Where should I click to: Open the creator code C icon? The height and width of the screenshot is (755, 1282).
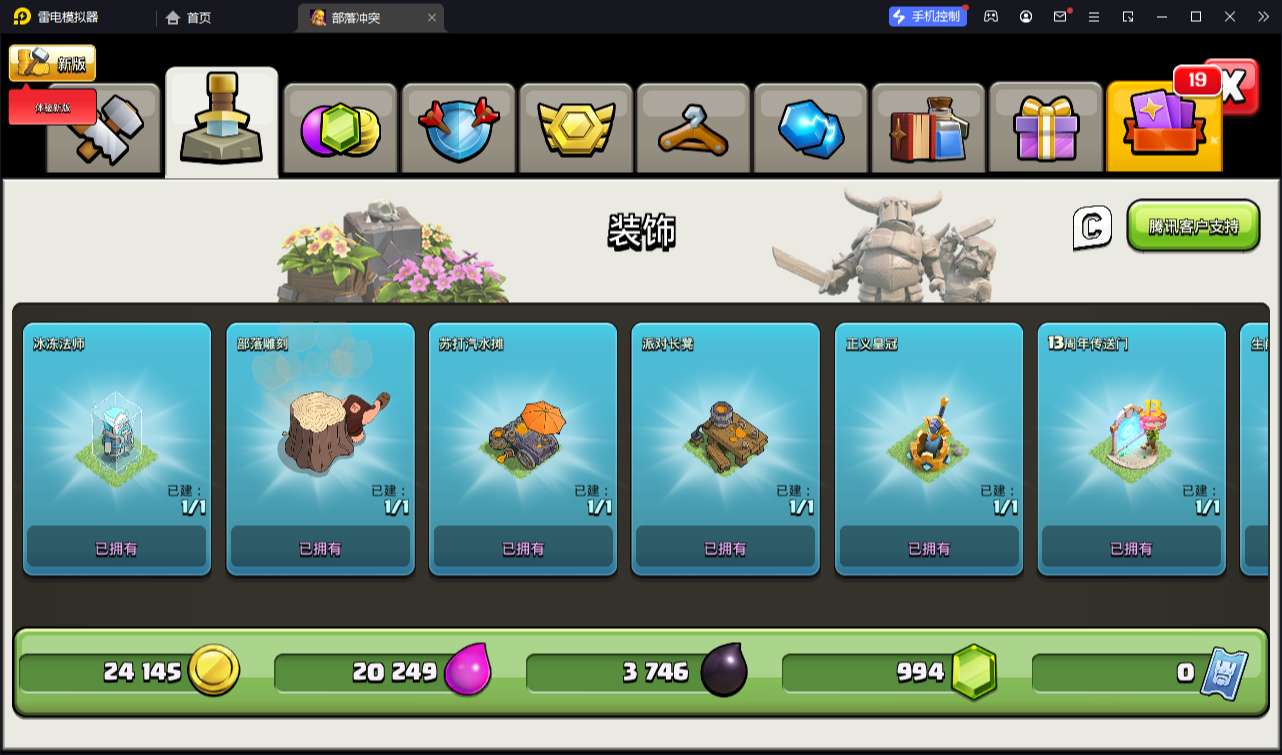[x=1092, y=227]
